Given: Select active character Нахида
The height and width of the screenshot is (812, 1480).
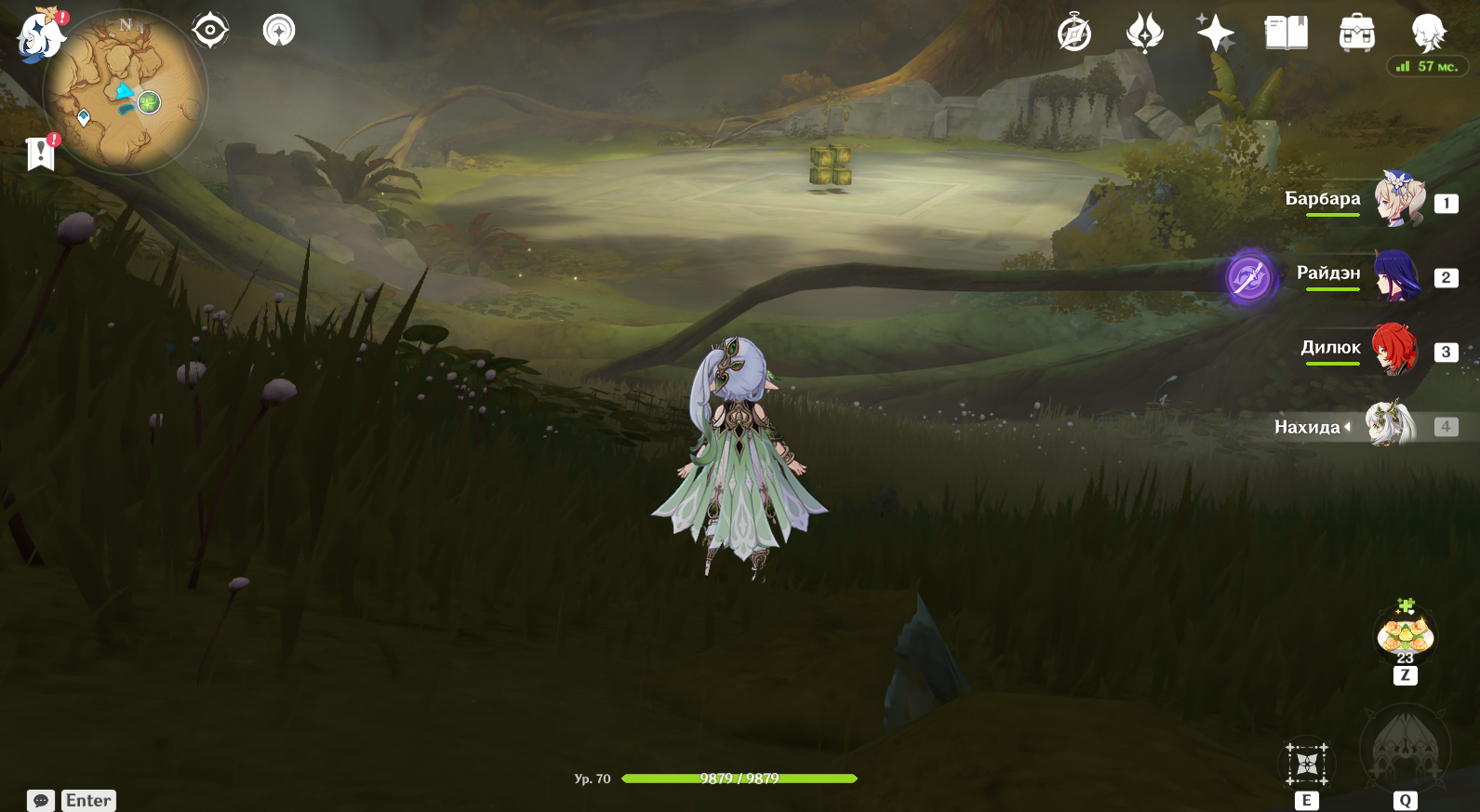Looking at the screenshot, I should [x=1390, y=425].
